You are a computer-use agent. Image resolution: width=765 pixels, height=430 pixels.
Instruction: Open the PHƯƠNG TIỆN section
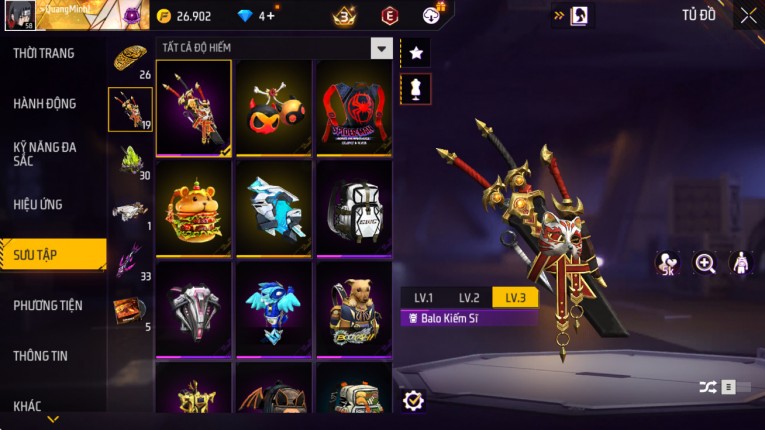coord(48,305)
